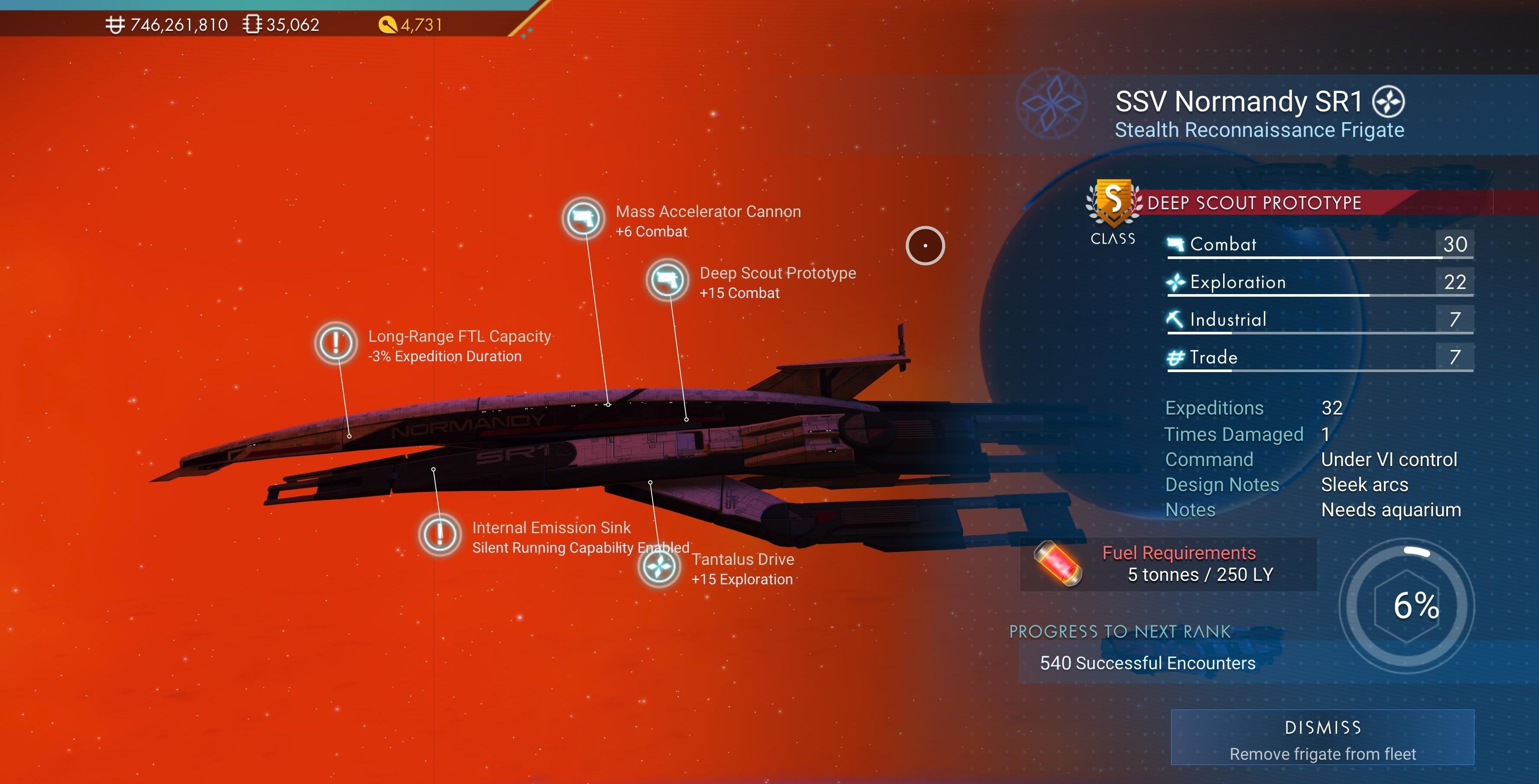The image size is (1539, 784).
Task: Click the Deep Scout Prototype trait icon
Action: (667, 280)
